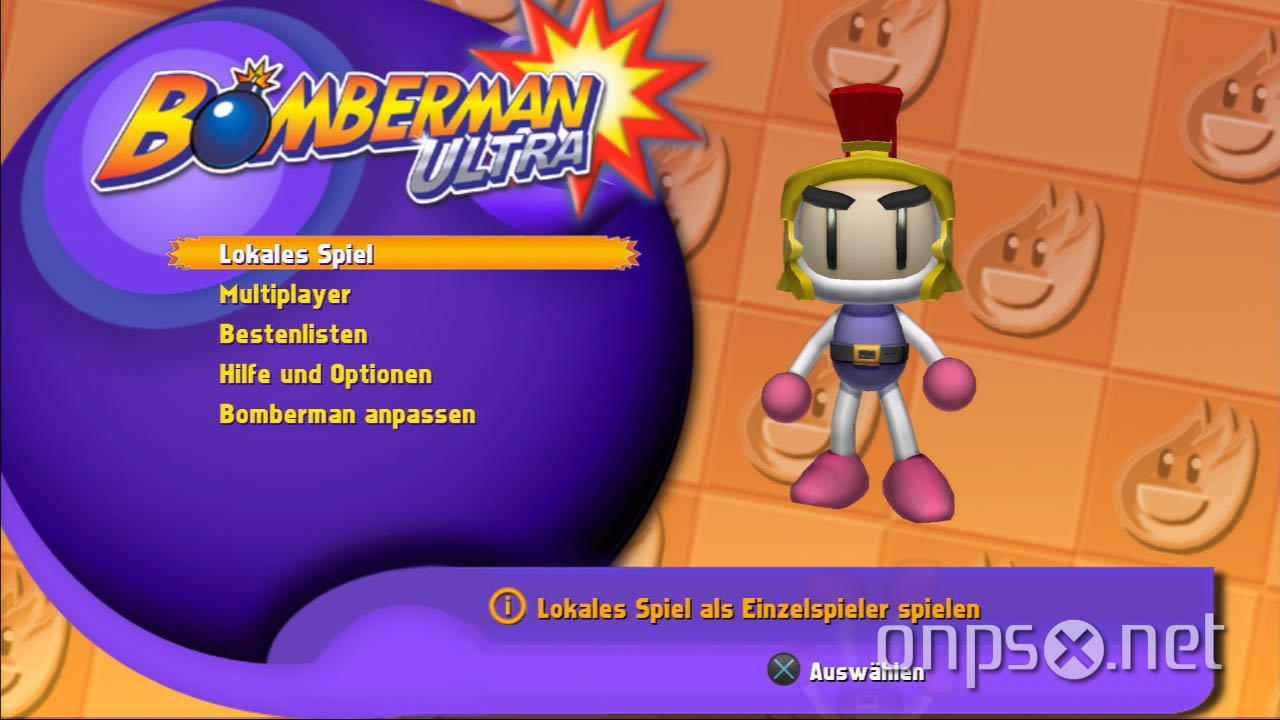
Task: Select the Multiplayer option
Action: [285, 294]
